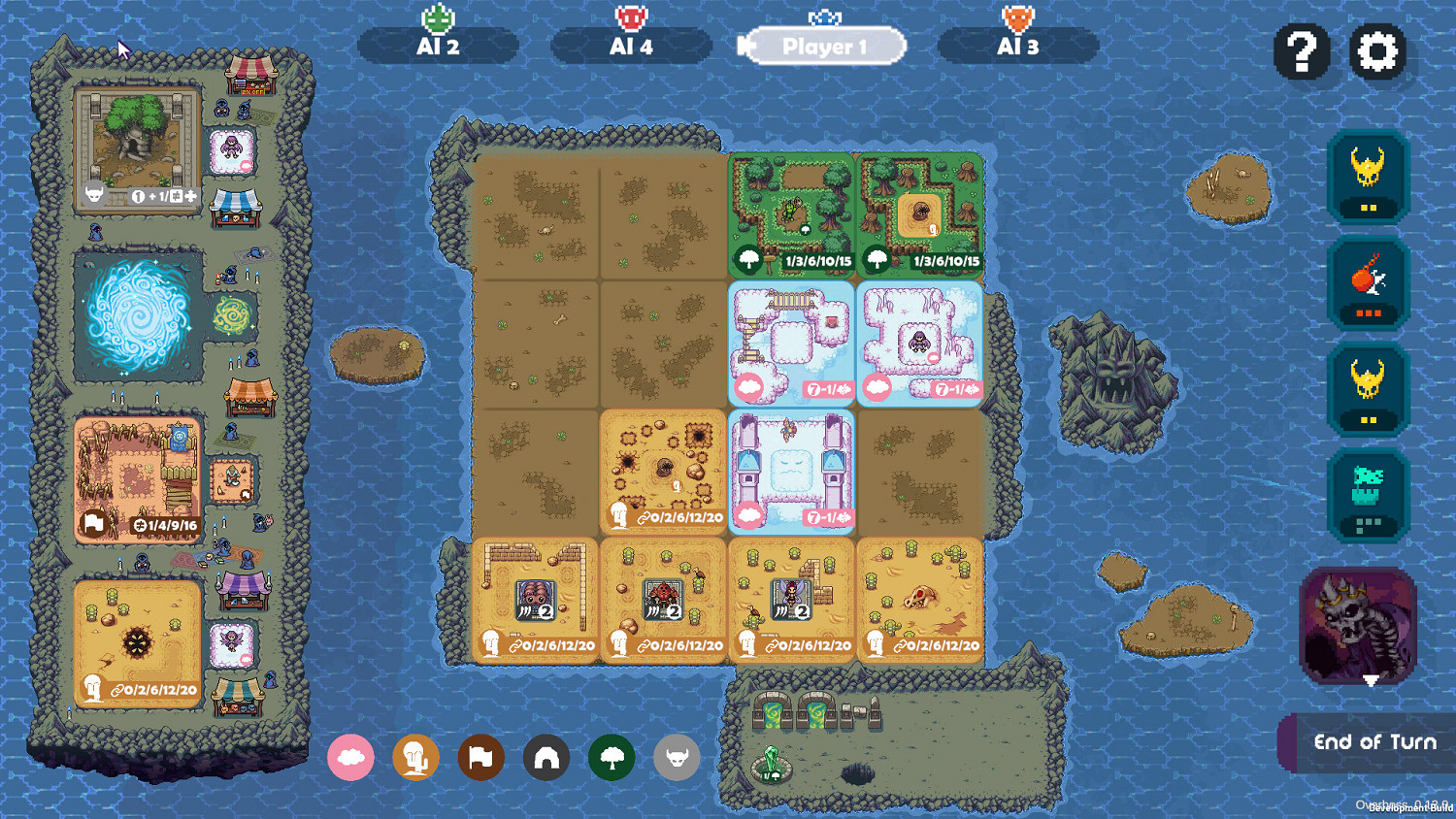Select the pink cloud tile filter
Screen dimensions: 1456x819
351,757
